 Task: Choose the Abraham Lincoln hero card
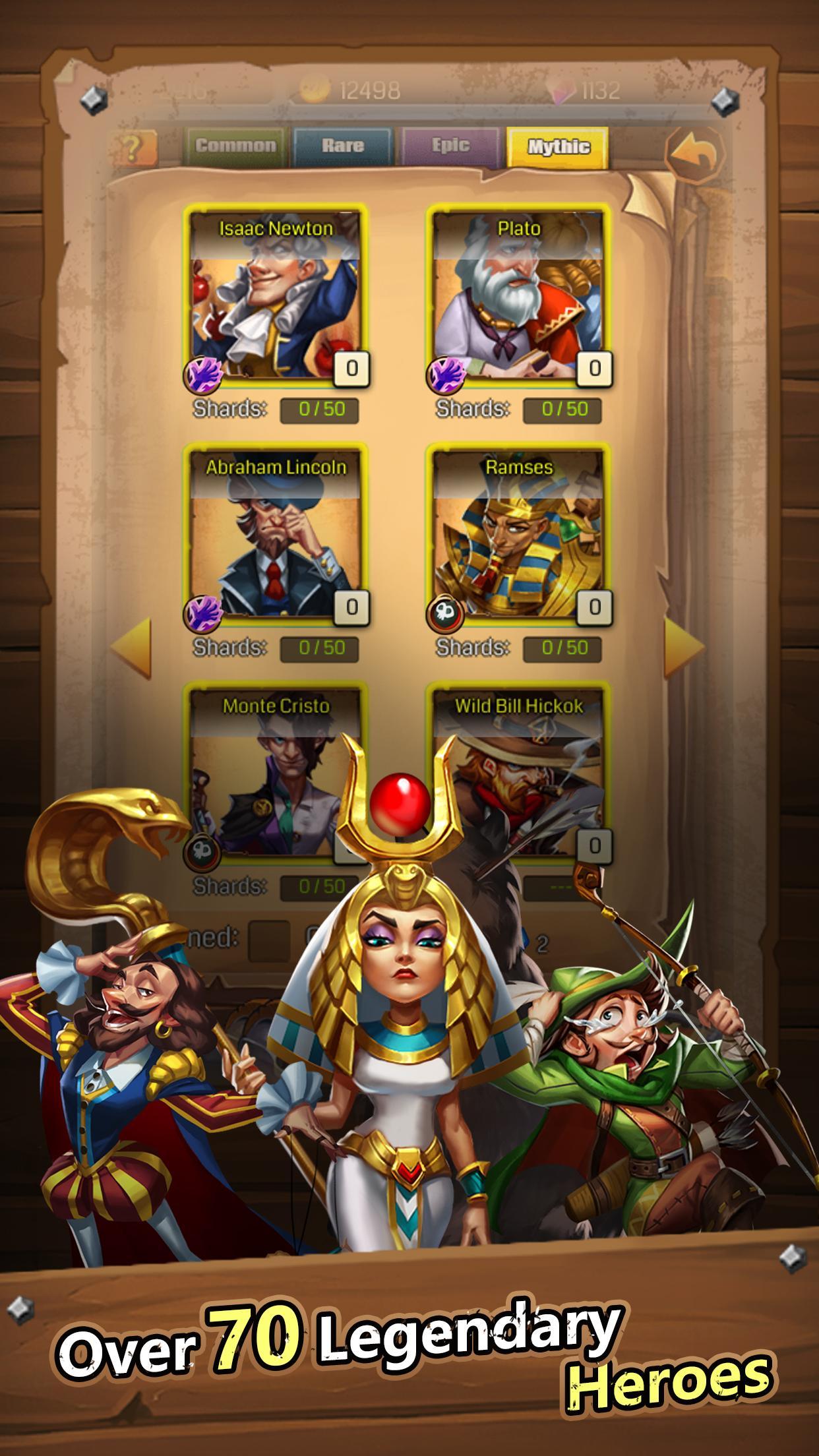point(276,533)
